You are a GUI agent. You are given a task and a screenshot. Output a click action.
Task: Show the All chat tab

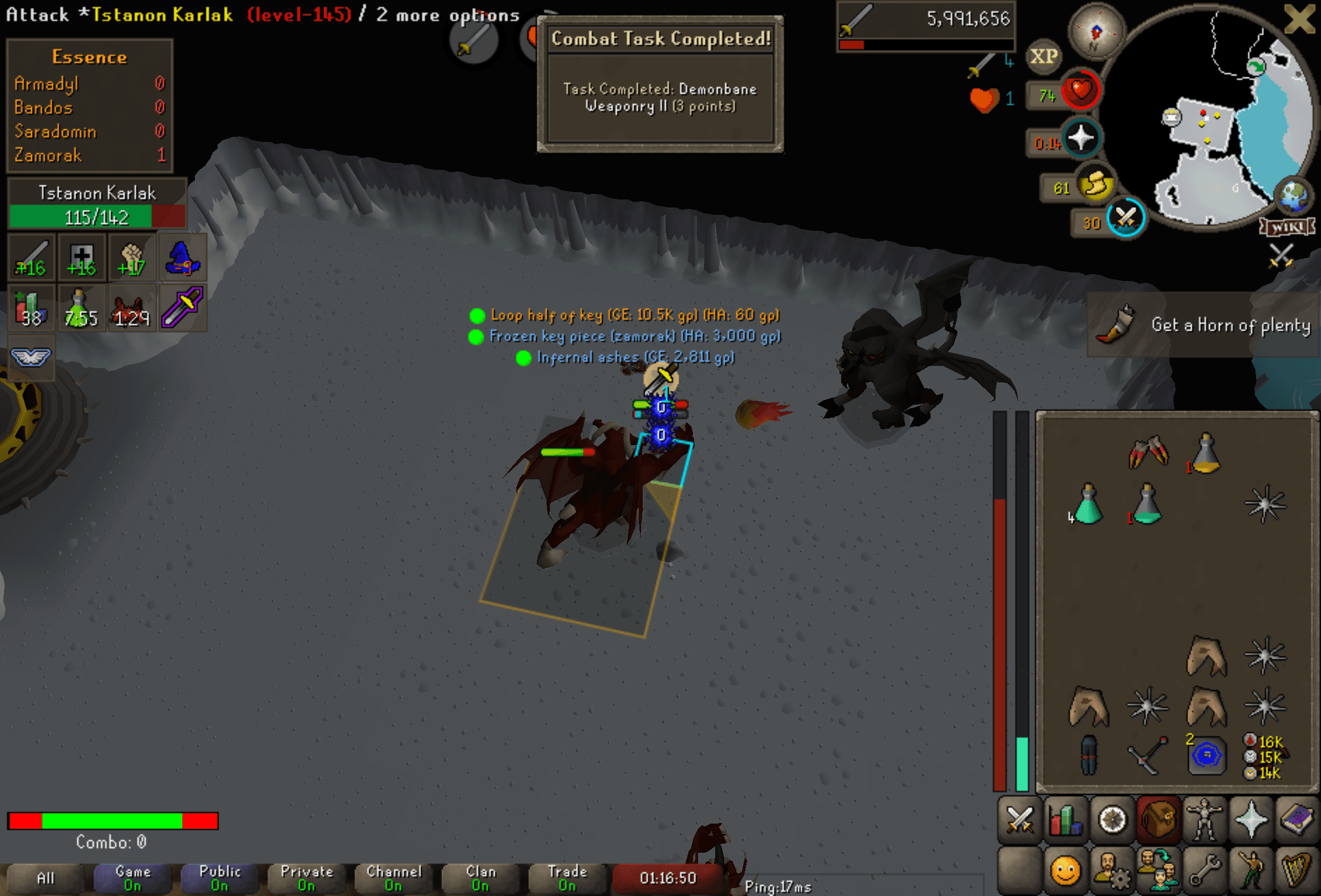46,878
